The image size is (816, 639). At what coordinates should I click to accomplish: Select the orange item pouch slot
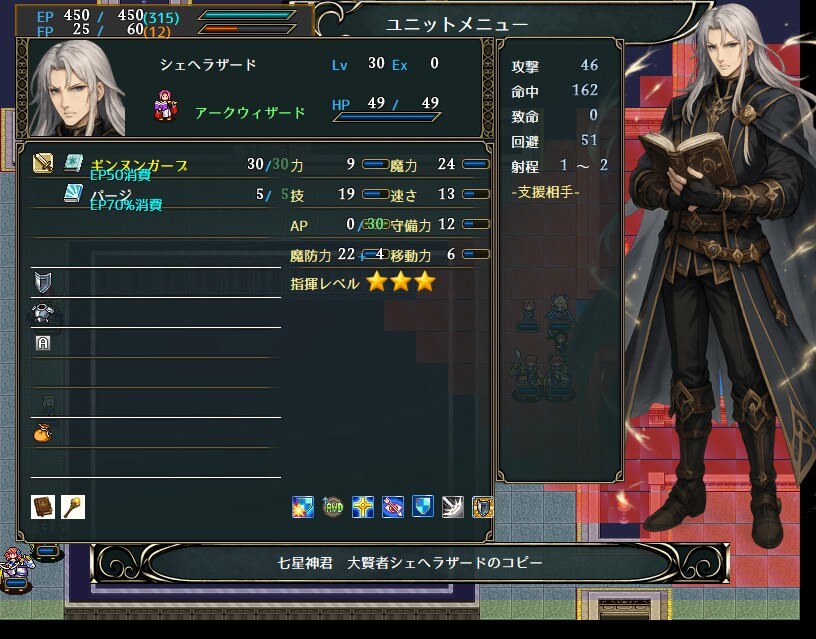point(43,434)
